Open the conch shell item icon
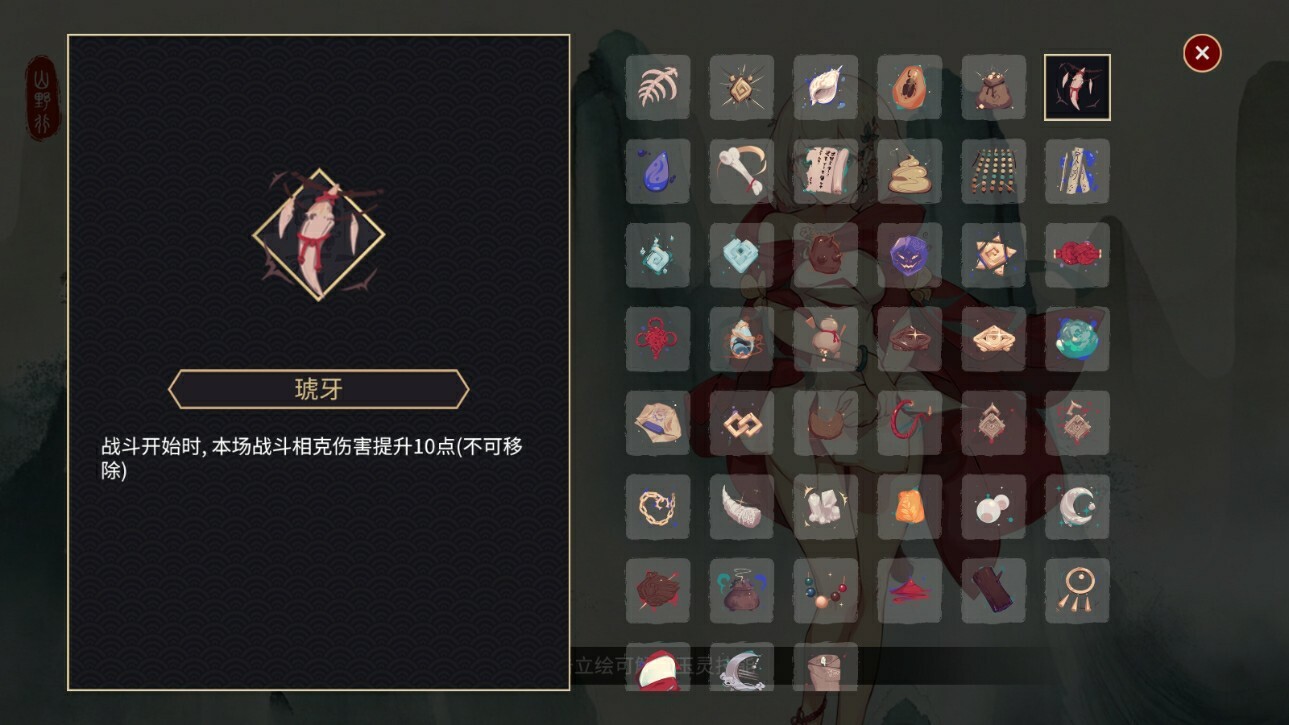The image size is (1289, 725). pos(826,87)
